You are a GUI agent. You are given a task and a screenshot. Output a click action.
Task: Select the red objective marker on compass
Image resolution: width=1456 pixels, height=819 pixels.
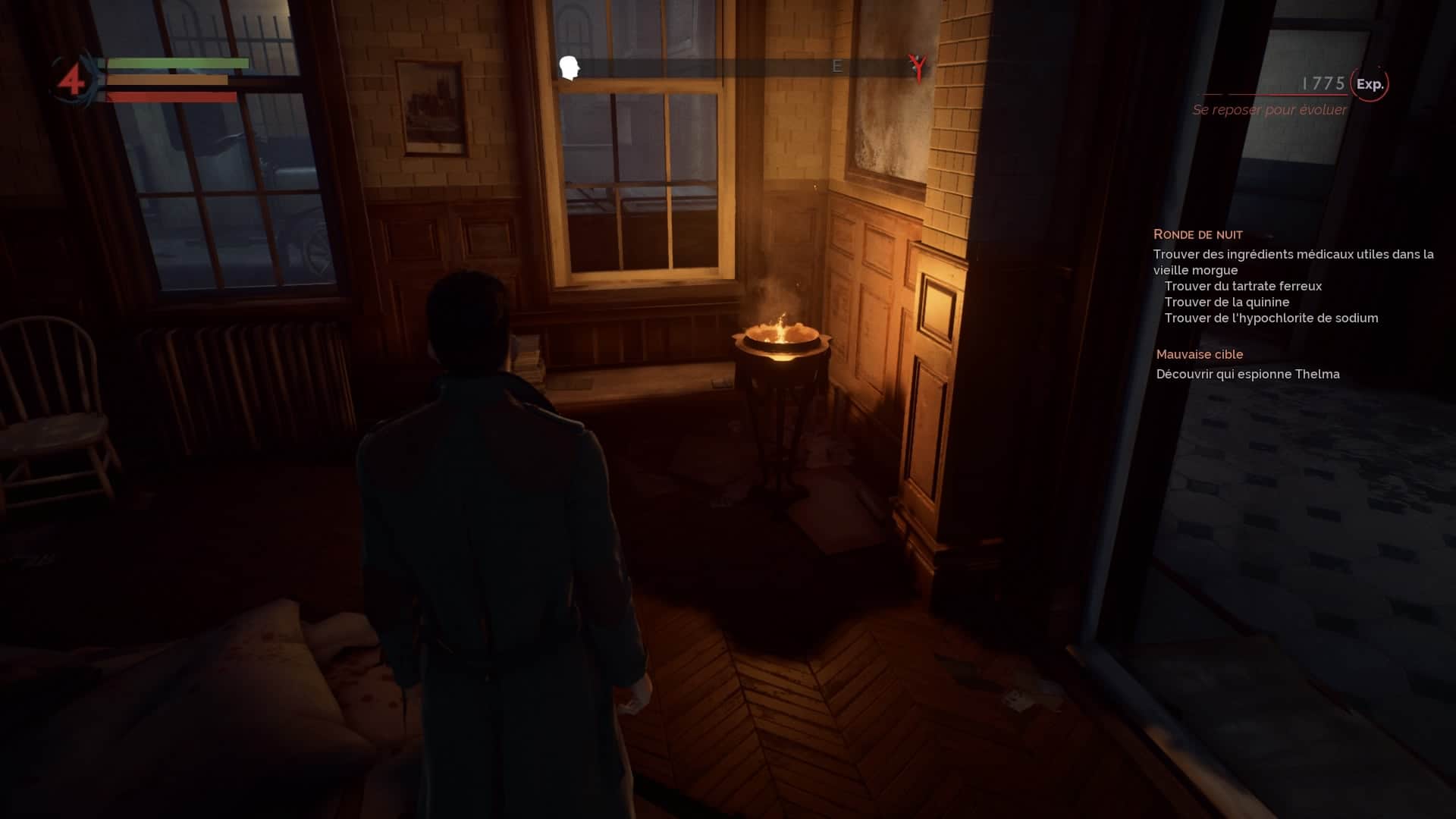click(x=918, y=67)
